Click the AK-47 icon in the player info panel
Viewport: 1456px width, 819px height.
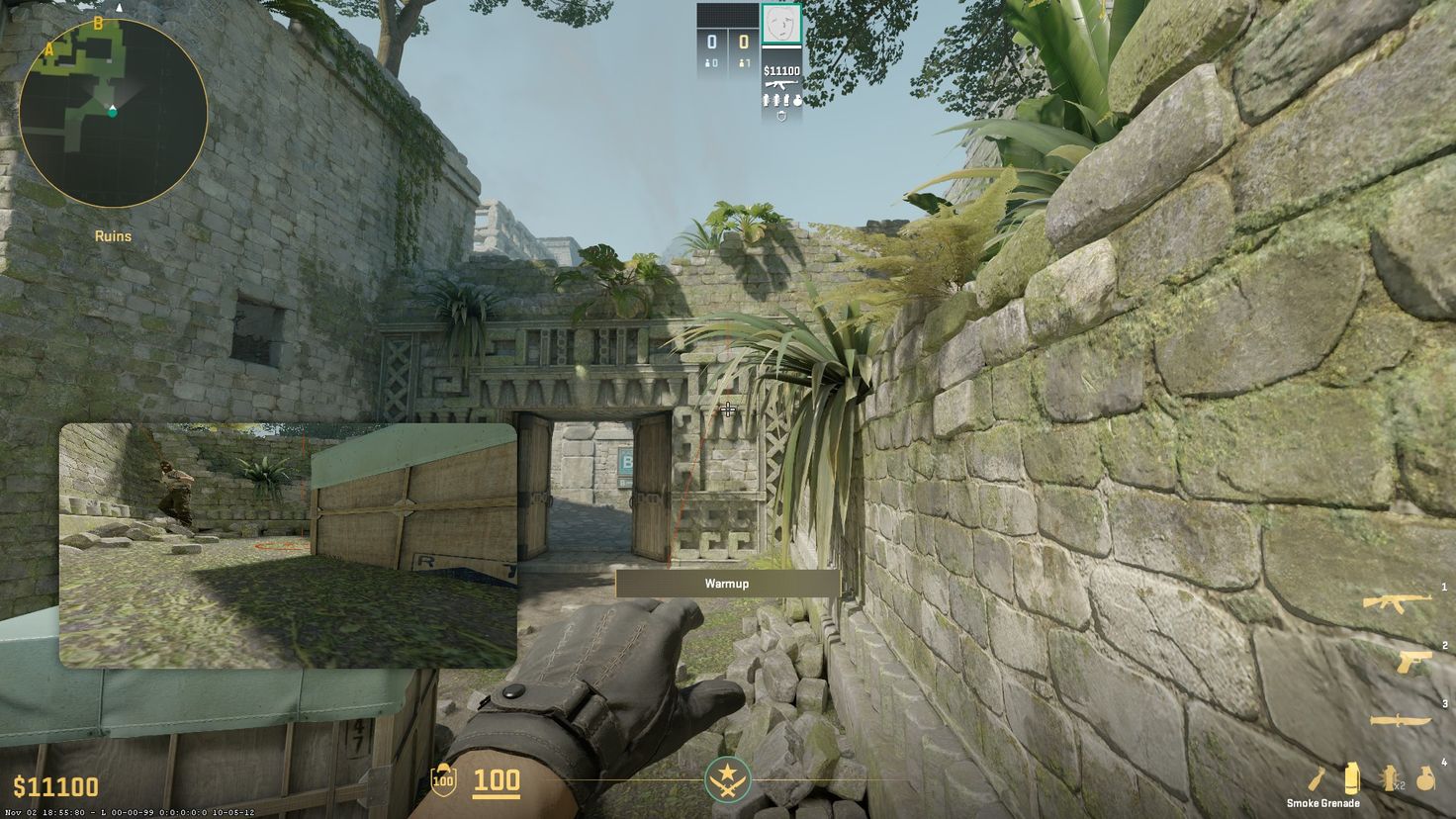click(780, 84)
